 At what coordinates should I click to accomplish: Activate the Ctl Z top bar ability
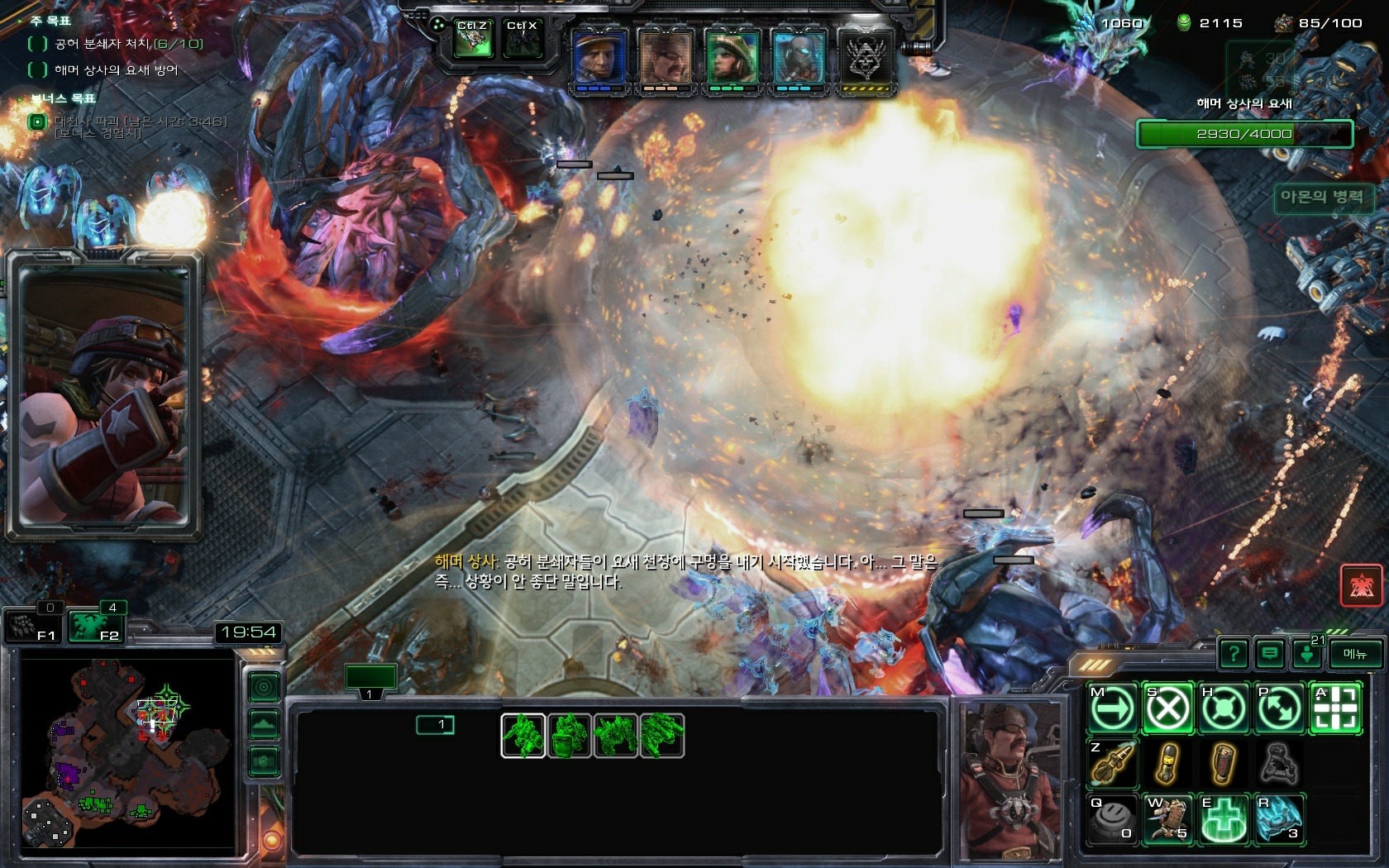click(473, 40)
